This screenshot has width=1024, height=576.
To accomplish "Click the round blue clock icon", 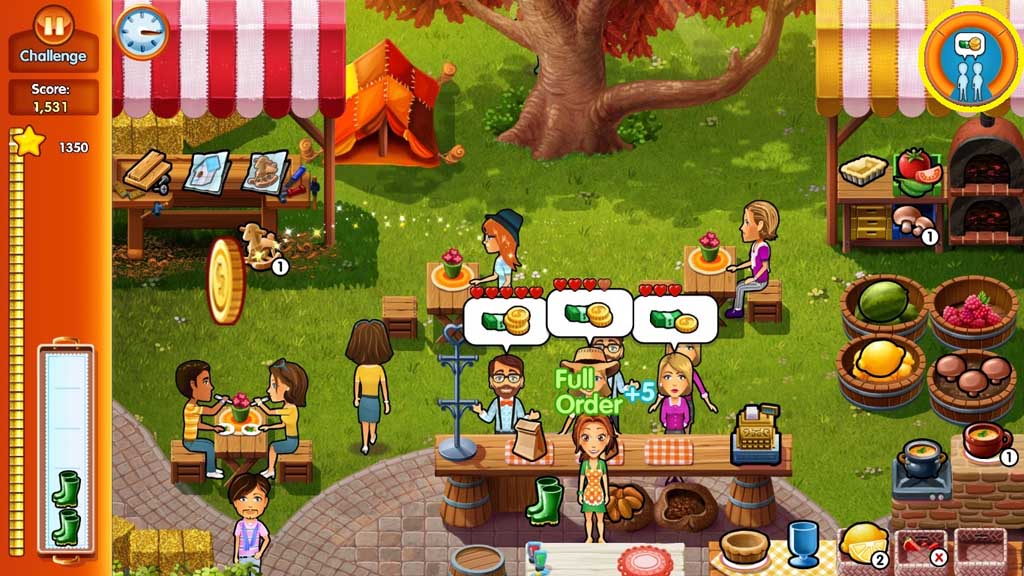I will tap(142, 31).
